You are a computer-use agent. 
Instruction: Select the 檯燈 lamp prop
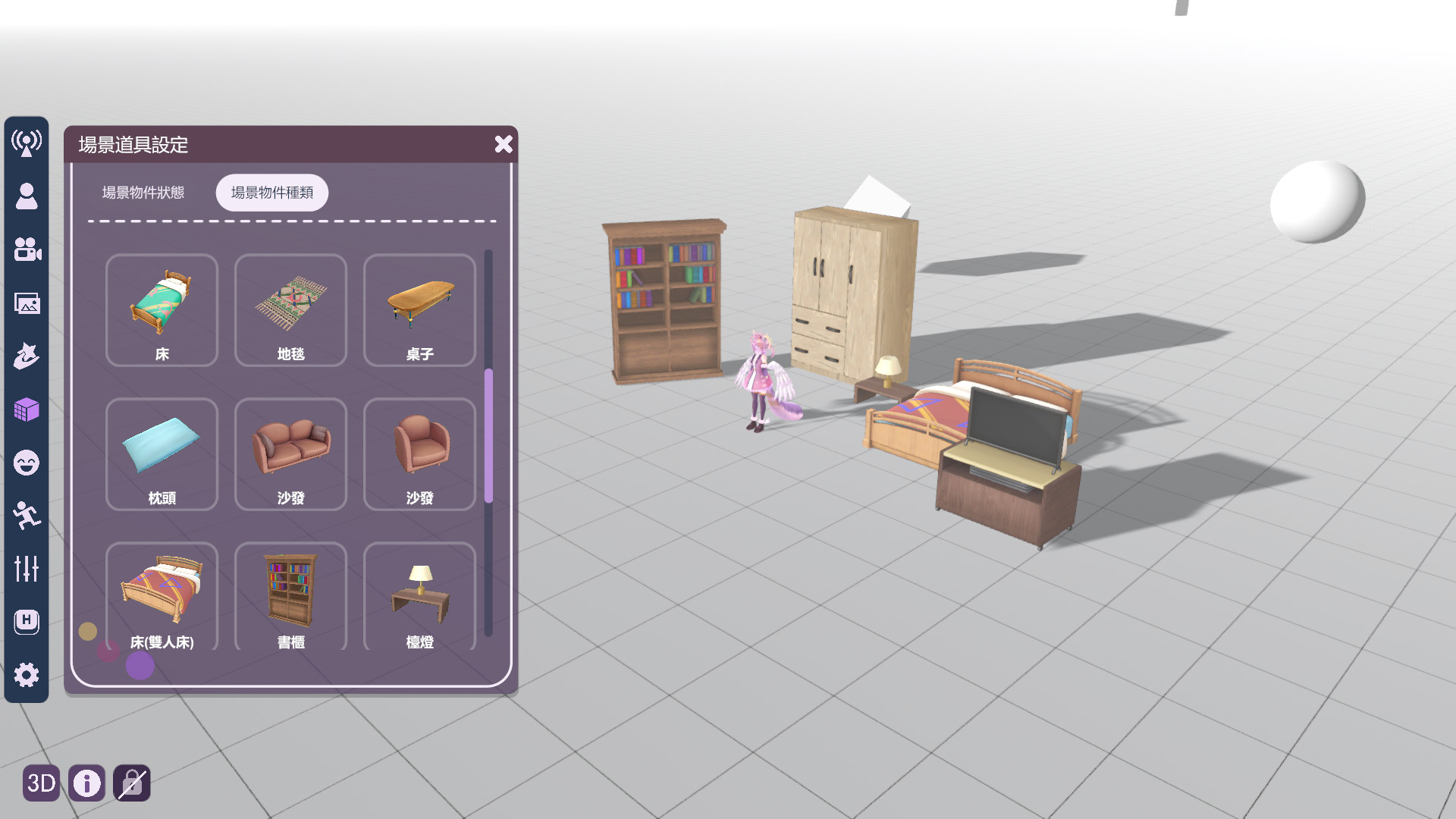(419, 598)
